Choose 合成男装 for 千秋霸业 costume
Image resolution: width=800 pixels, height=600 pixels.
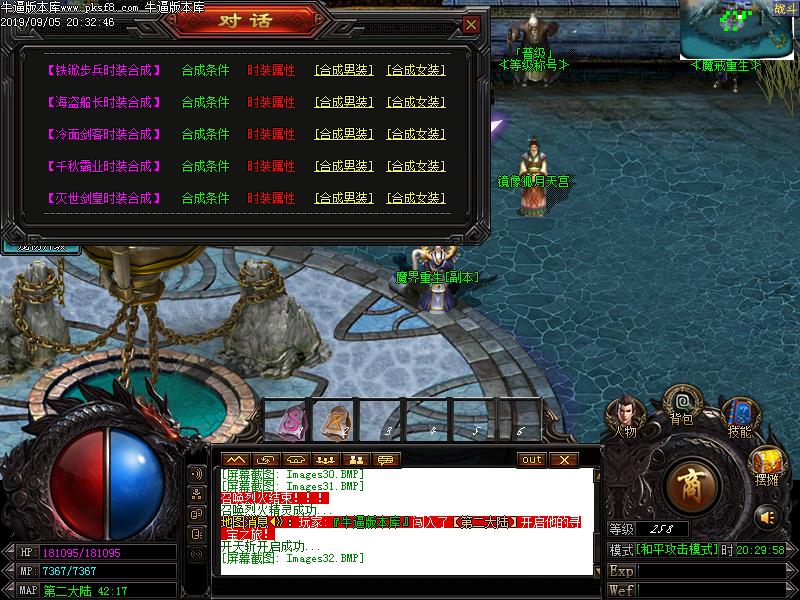343,166
